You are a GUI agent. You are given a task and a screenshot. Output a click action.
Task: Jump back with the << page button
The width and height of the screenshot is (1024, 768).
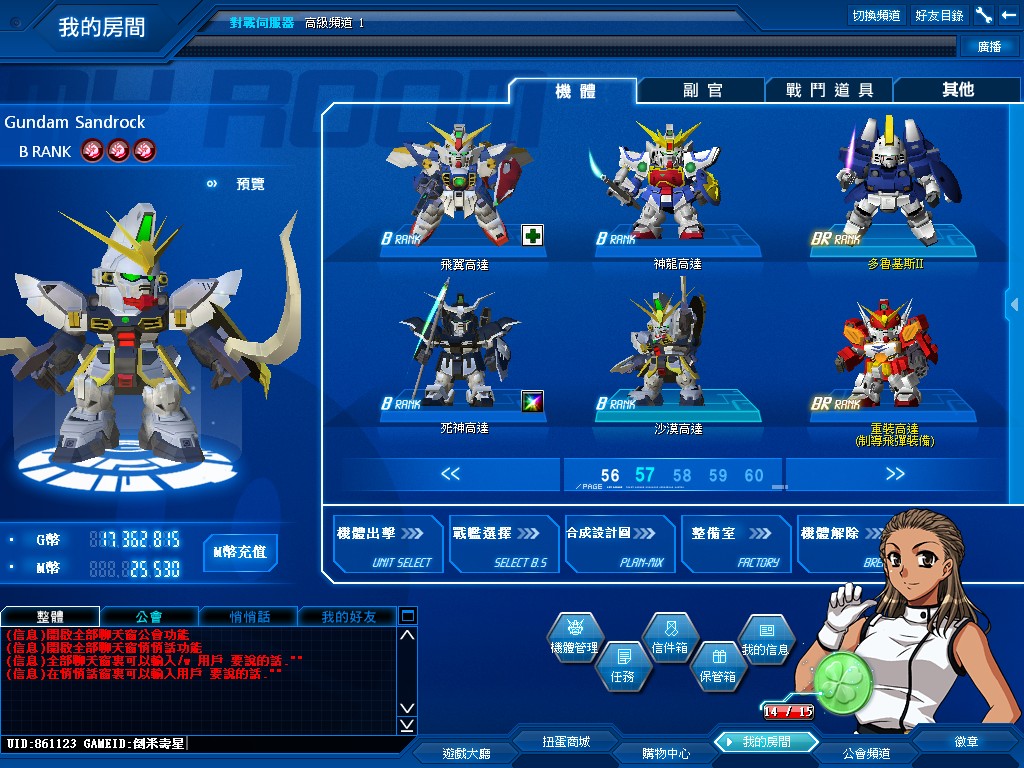pos(450,474)
